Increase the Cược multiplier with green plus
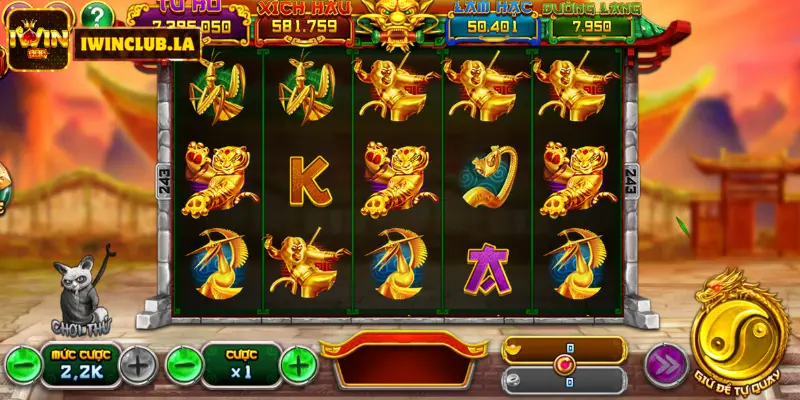Image resolution: width=800 pixels, height=400 pixels. (297, 364)
